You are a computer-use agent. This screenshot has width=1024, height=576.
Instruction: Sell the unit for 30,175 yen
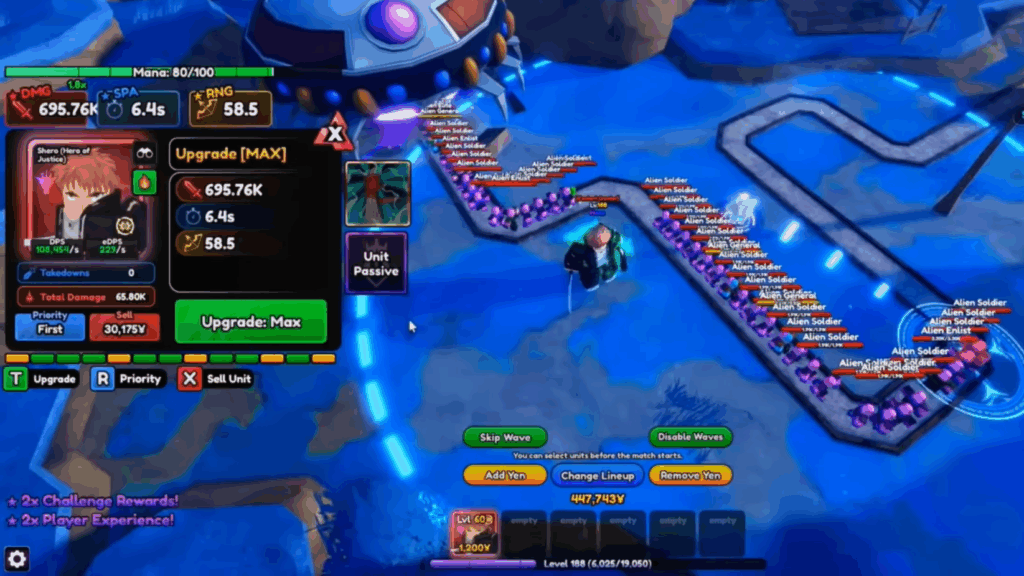125,327
